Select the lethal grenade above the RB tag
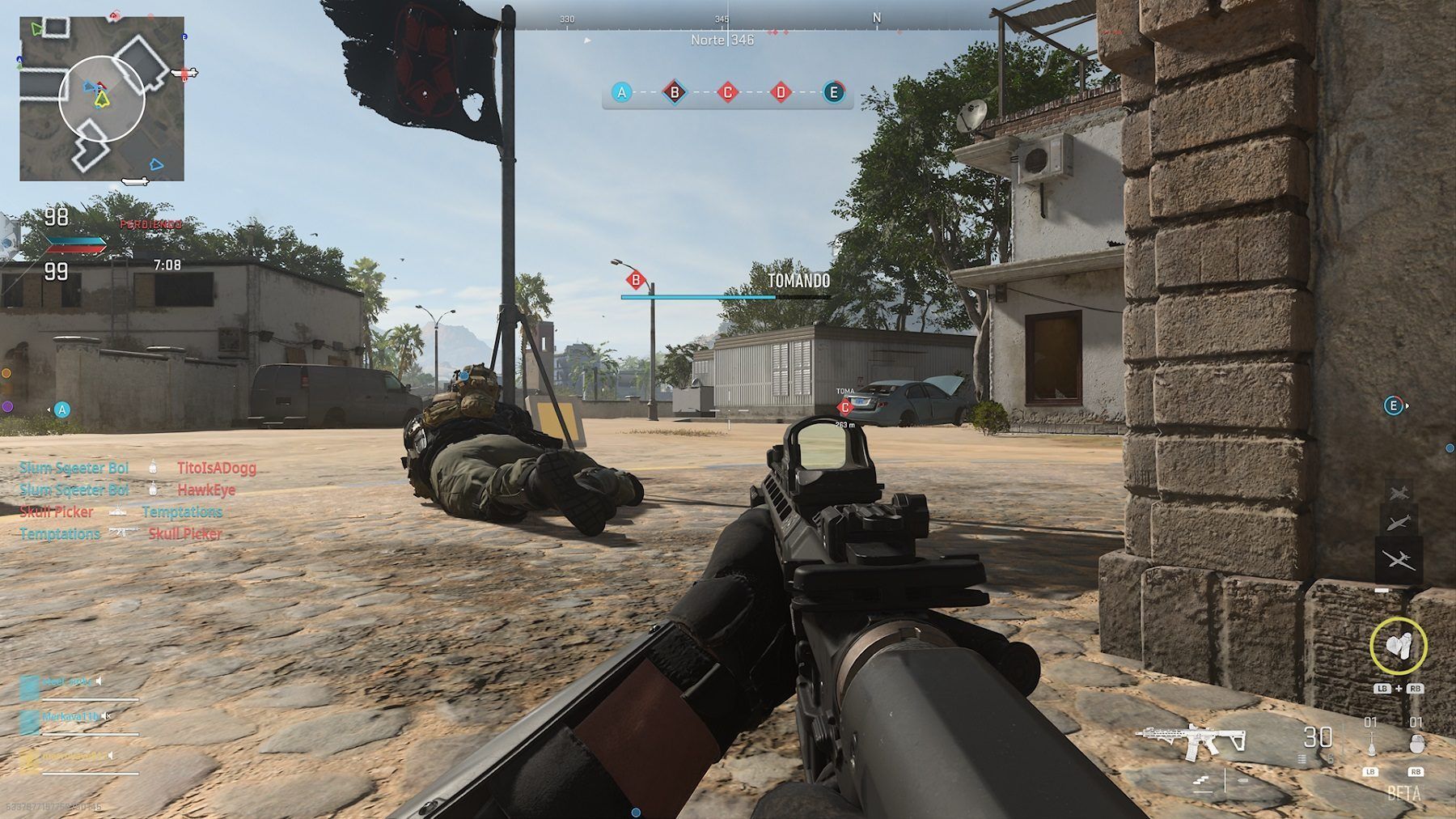 (1416, 745)
